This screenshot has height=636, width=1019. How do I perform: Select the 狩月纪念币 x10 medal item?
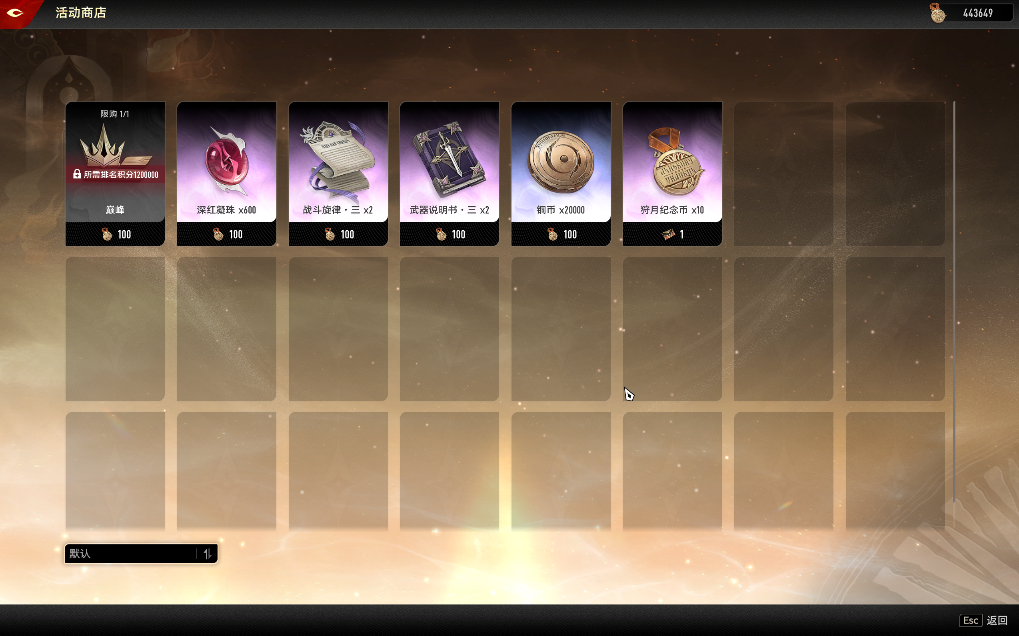672,172
